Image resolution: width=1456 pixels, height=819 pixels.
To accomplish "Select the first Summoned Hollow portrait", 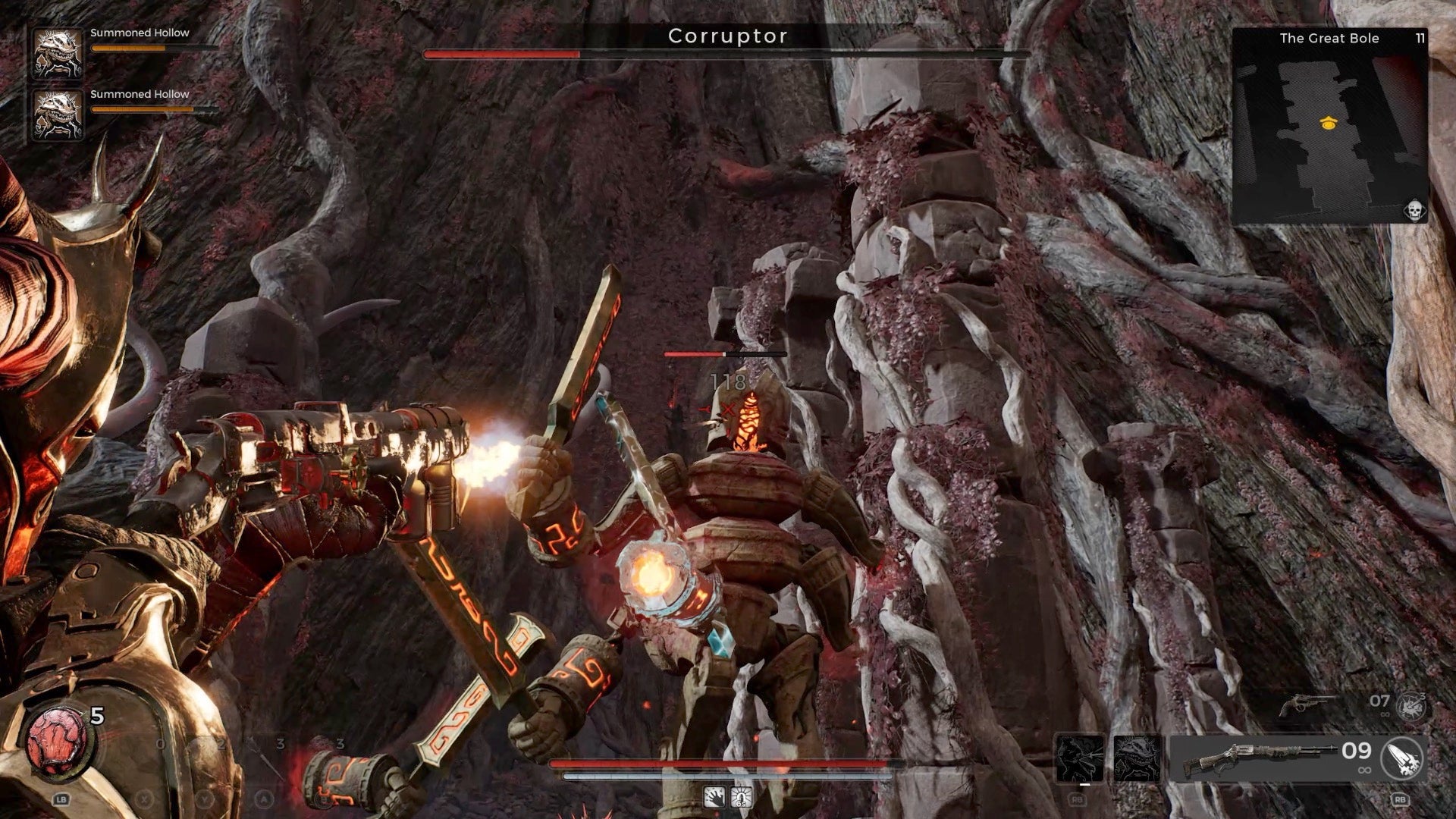I will point(57,53).
